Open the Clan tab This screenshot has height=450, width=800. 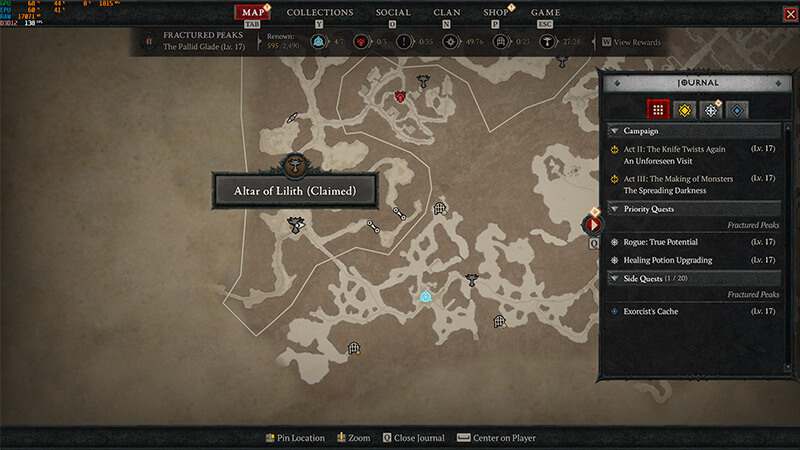pos(447,13)
